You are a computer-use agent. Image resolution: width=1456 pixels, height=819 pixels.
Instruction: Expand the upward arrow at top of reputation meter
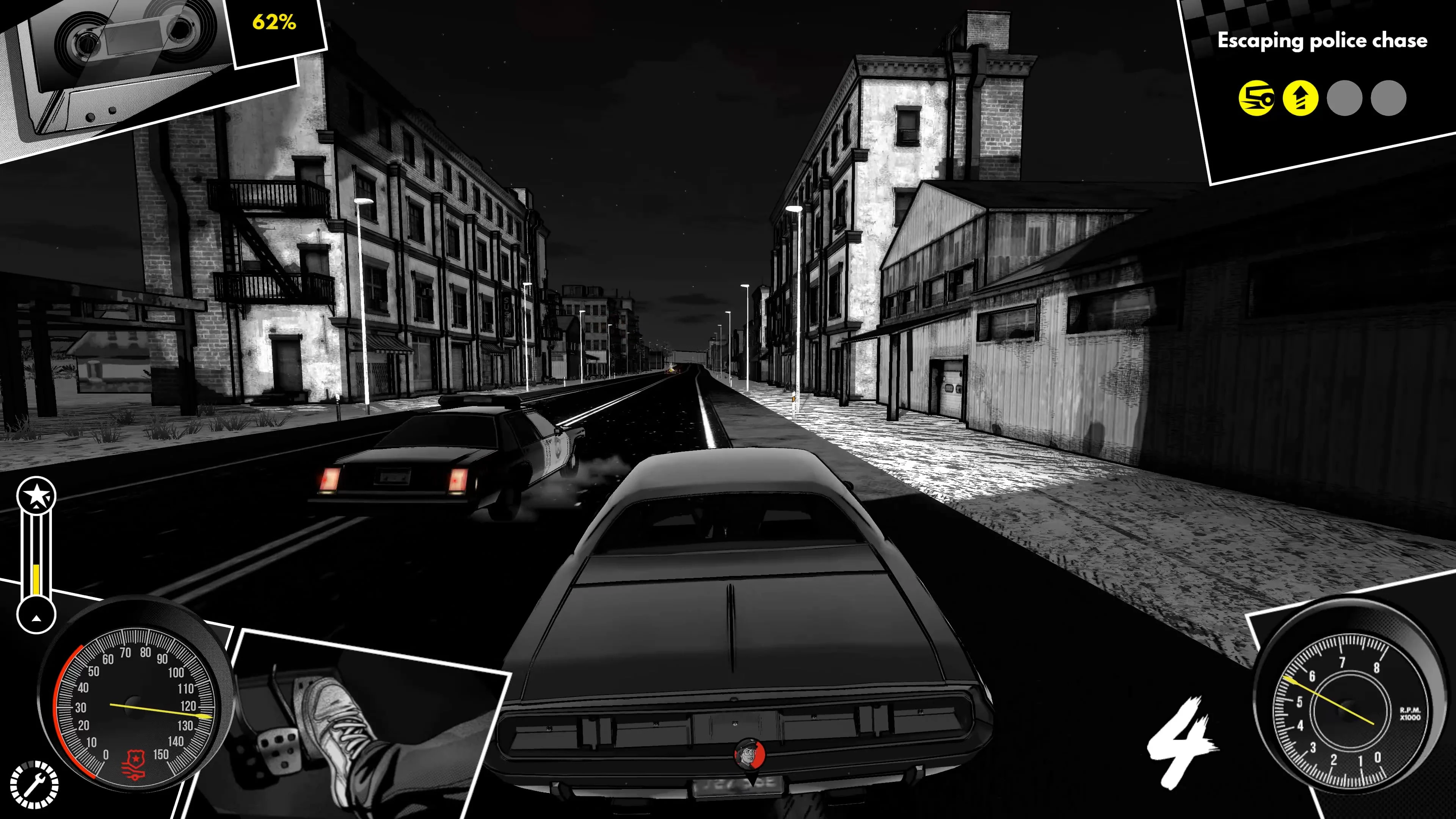click(x=37, y=508)
